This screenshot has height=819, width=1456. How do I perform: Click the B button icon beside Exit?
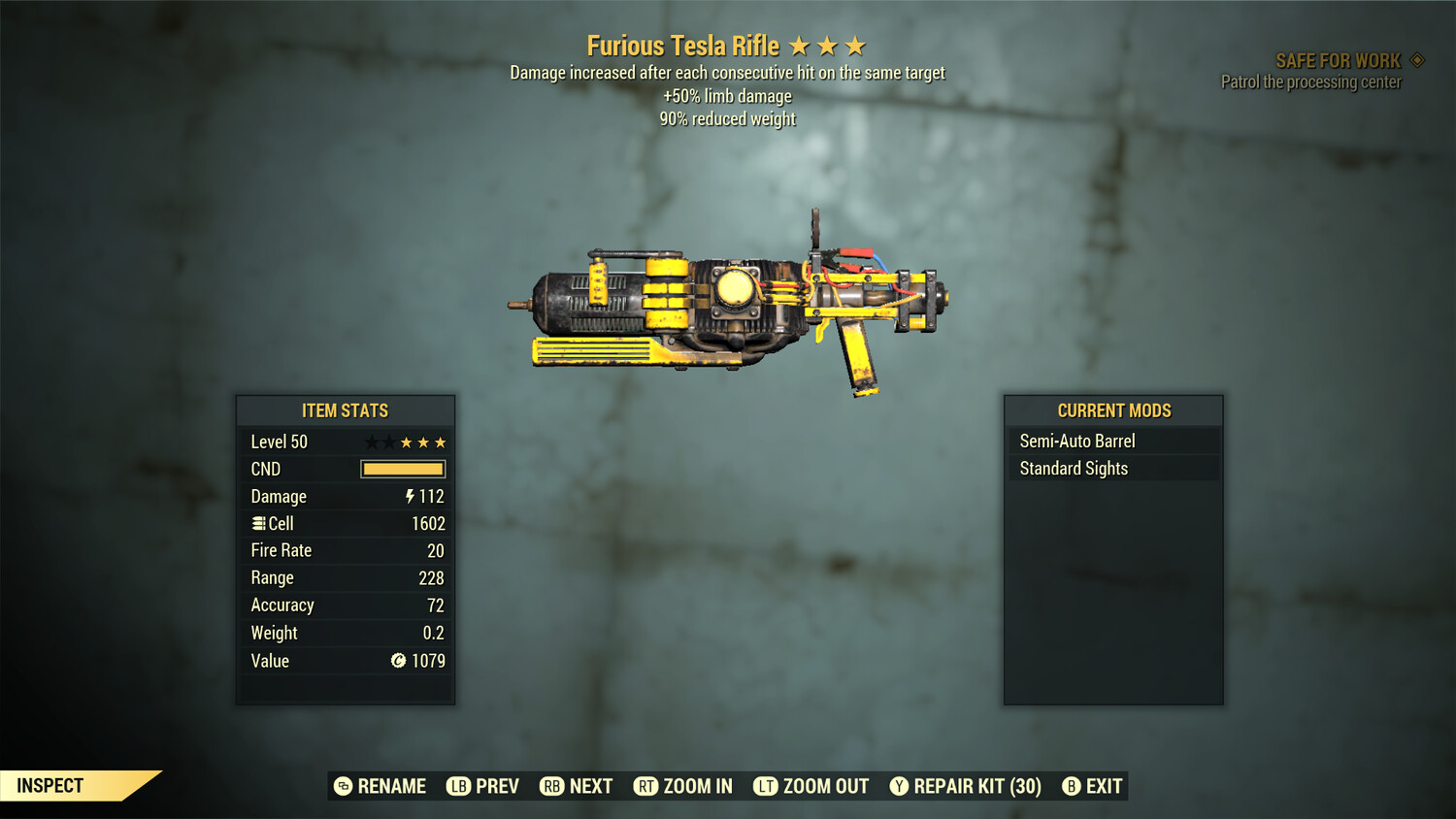1072,786
